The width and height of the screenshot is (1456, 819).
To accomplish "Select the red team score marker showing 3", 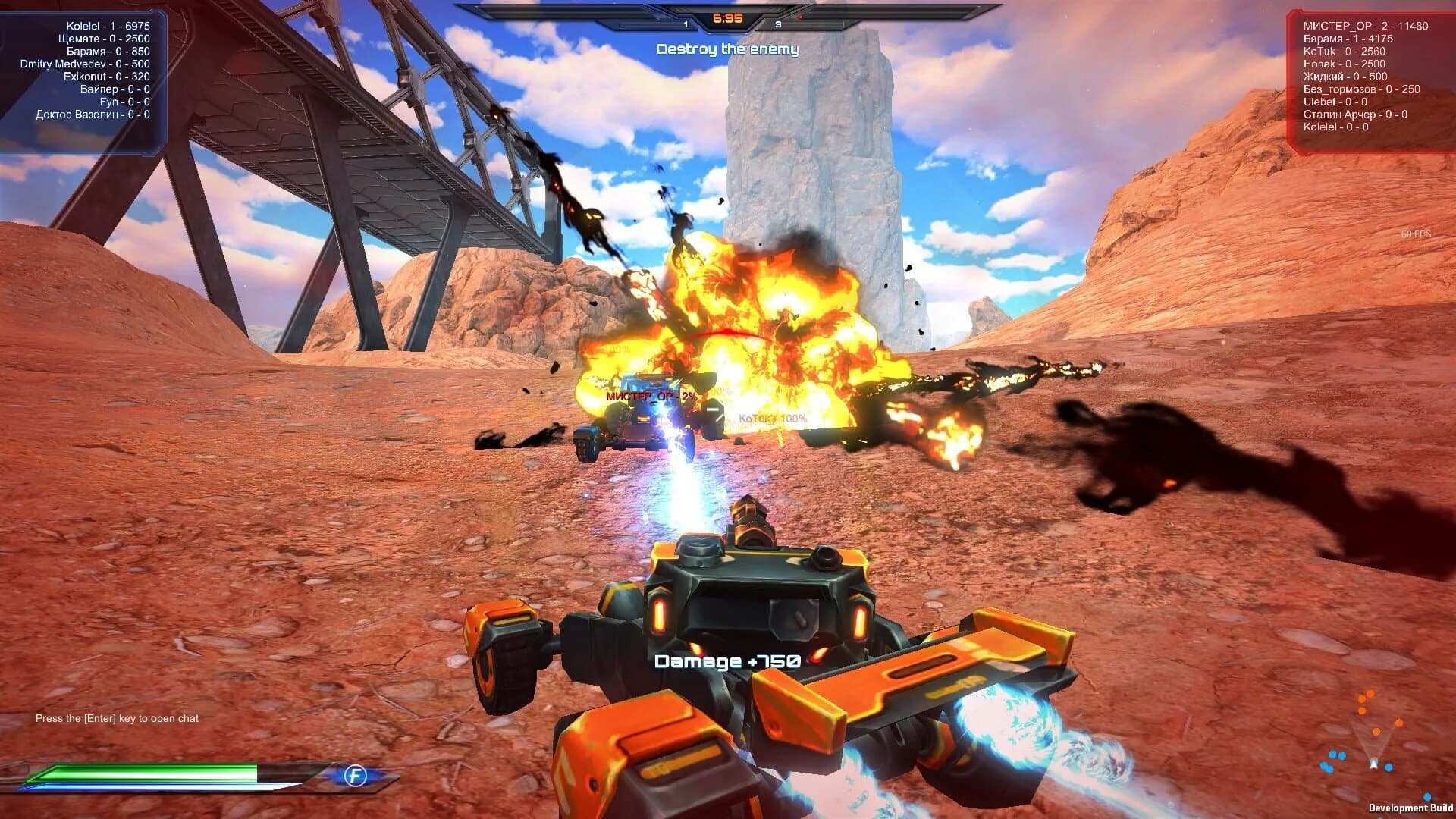I will point(777,24).
